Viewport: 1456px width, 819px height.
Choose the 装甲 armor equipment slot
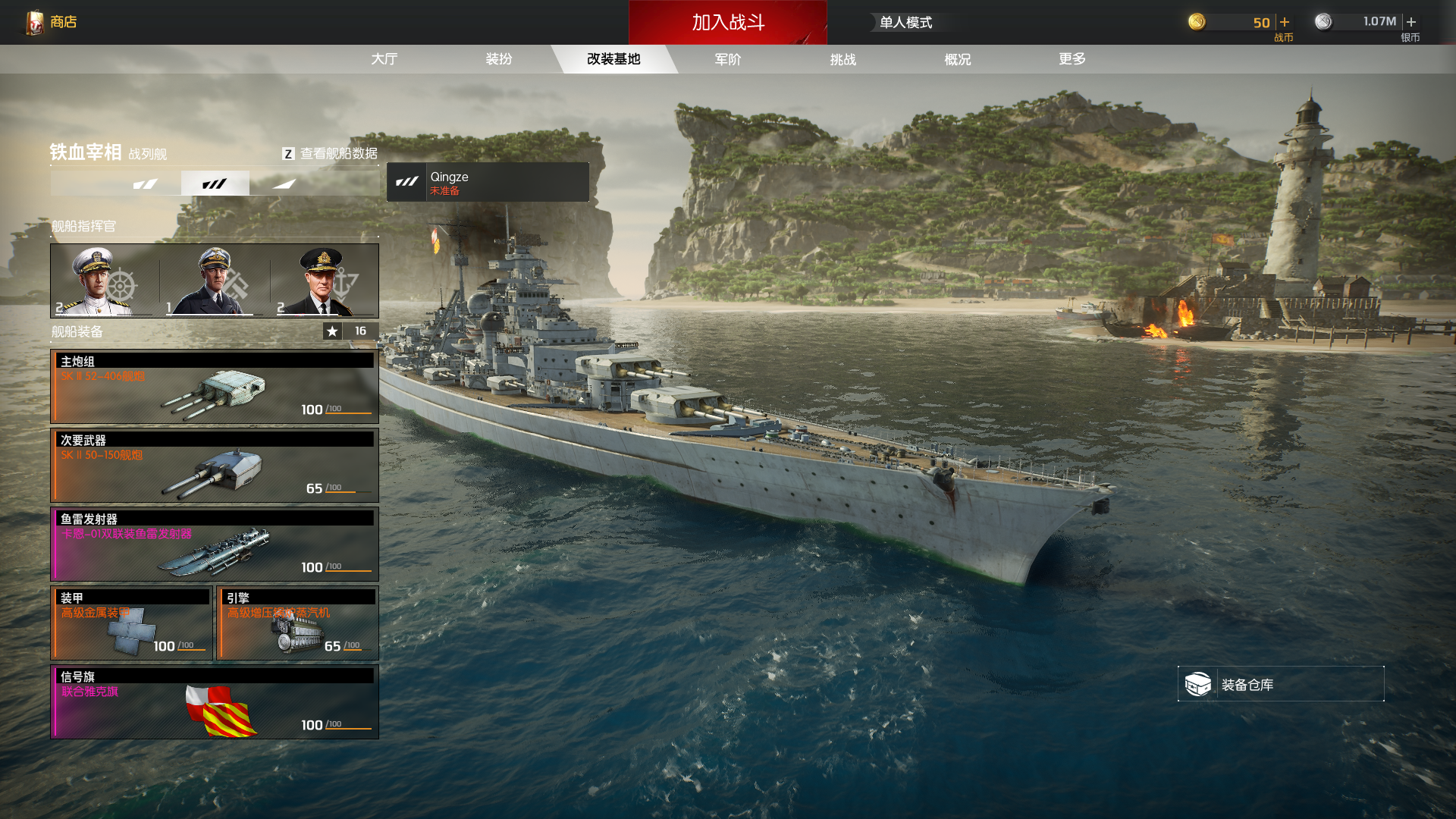[131, 623]
